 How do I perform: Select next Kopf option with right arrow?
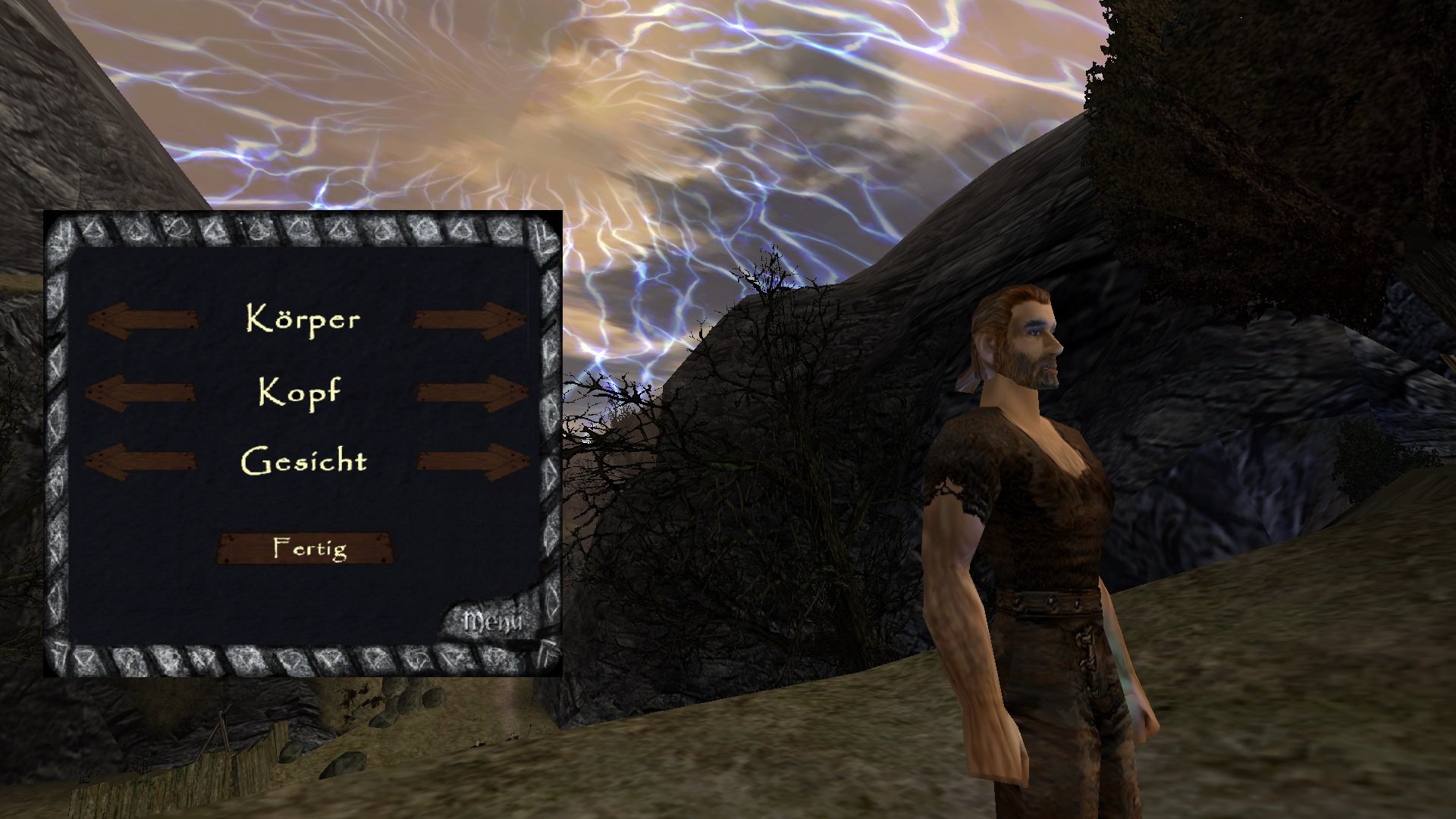[x=472, y=393]
